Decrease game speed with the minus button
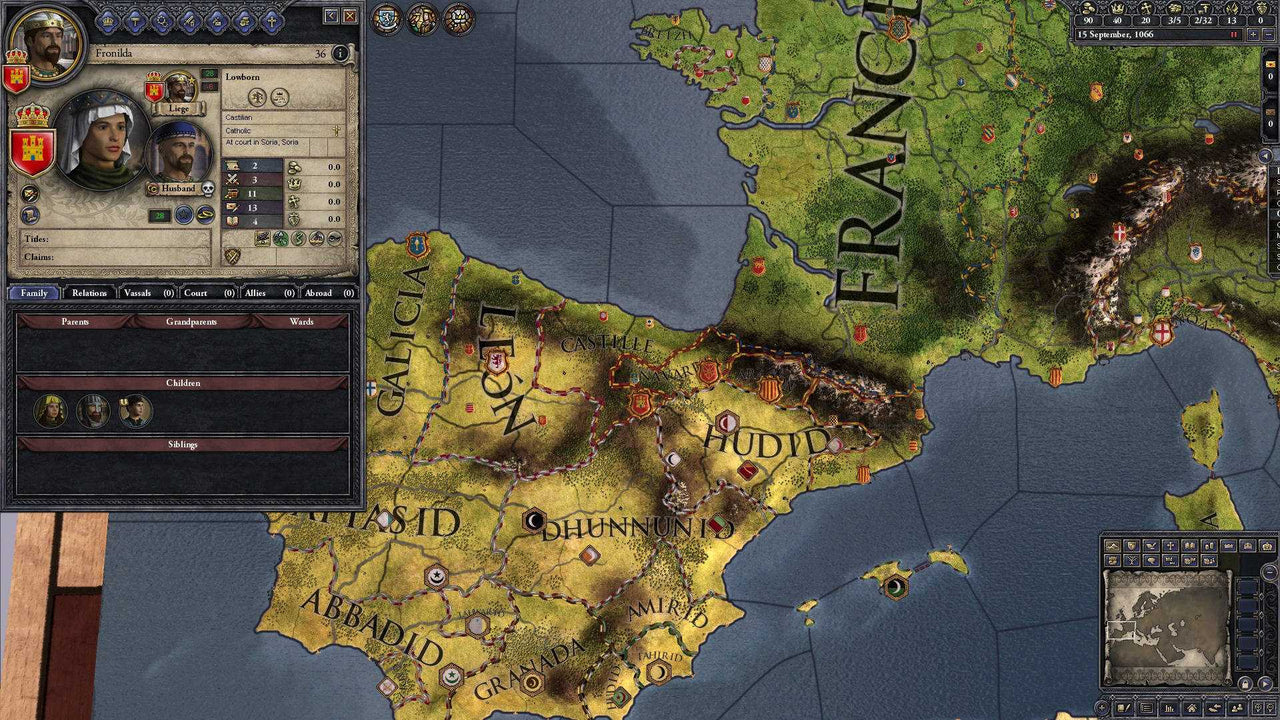 point(1271,33)
